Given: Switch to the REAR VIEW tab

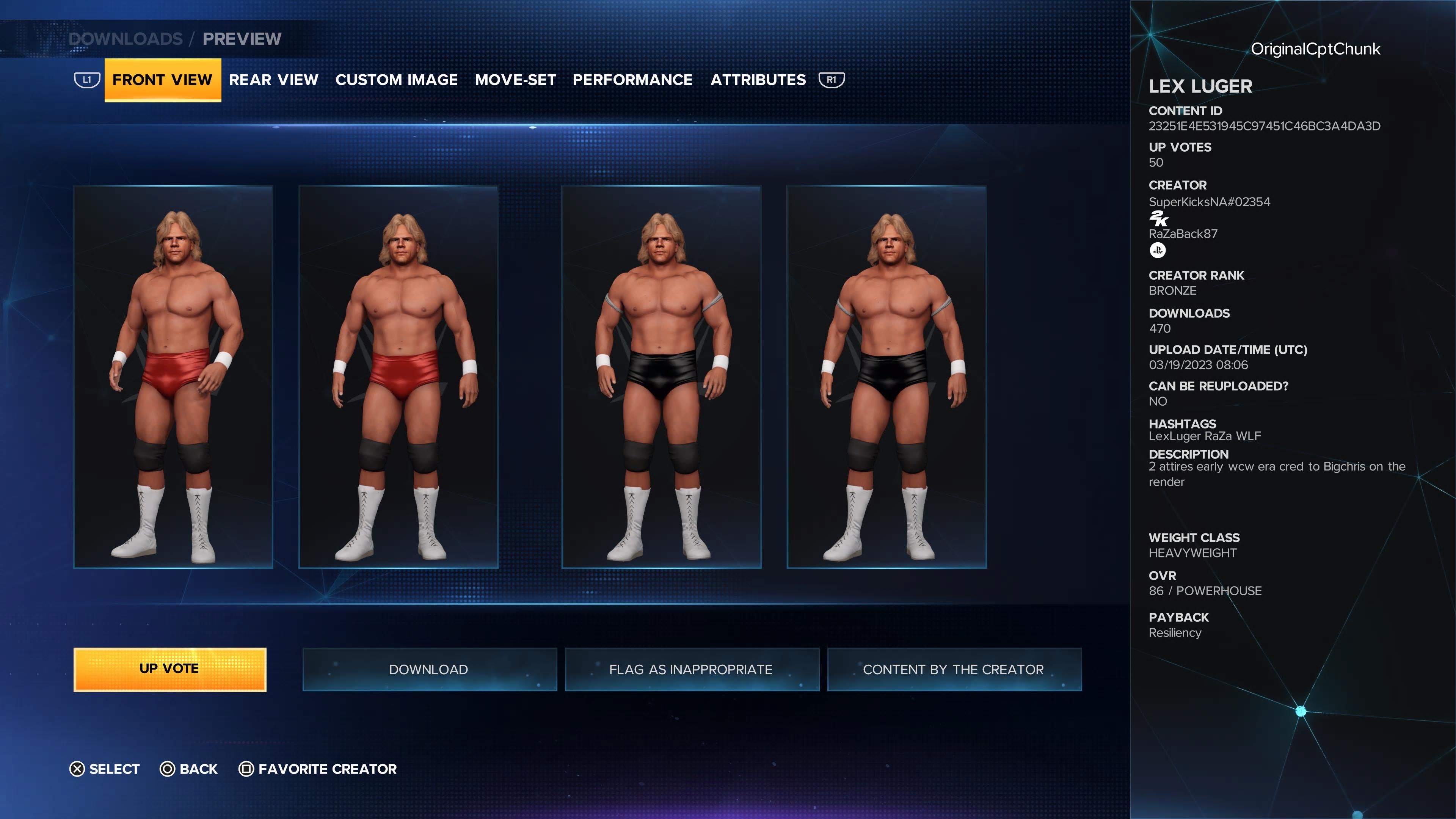Looking at the screenshot, I should (x=274, y=80).
